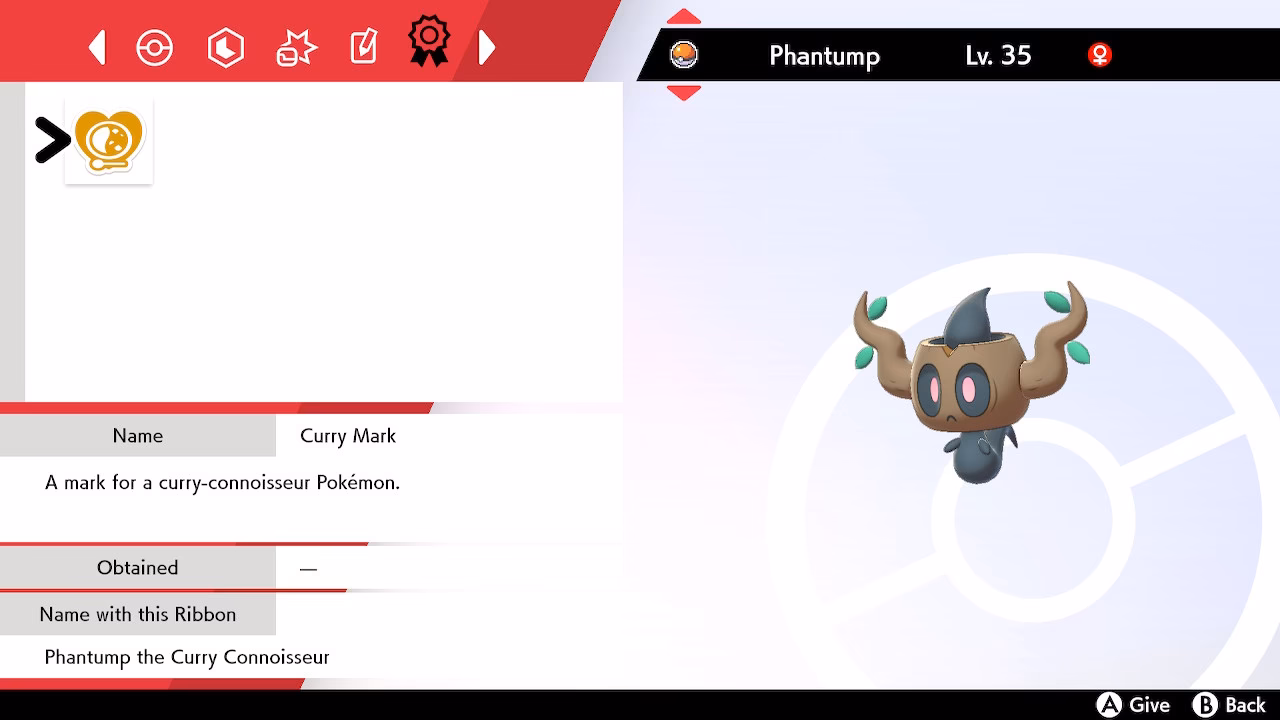Click the red up arrow to view previous Pokémon
The width and height of the screenshot is (1280, 720).
[x=684, y=16]
